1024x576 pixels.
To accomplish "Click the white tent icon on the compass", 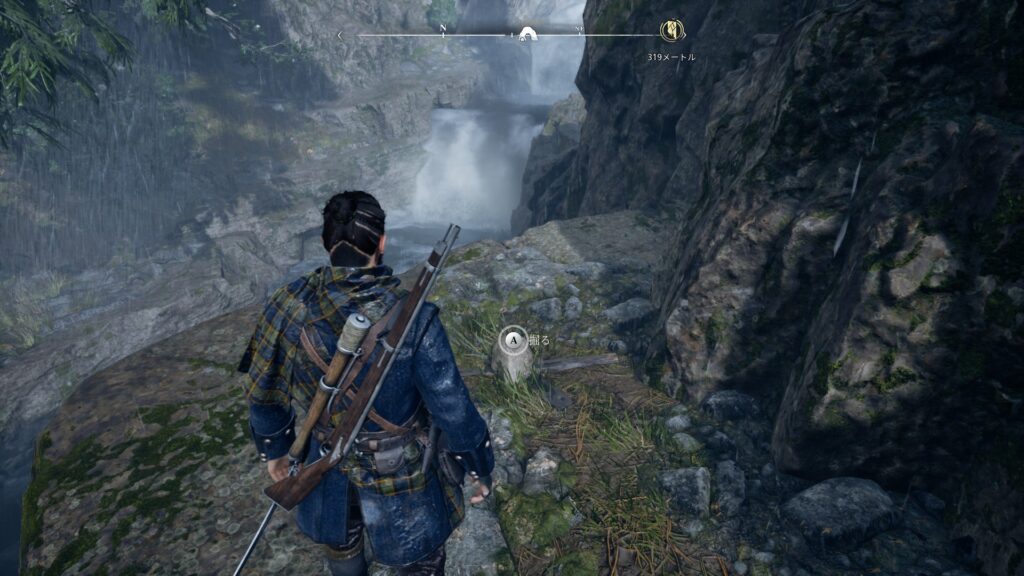I will [526, 35].
